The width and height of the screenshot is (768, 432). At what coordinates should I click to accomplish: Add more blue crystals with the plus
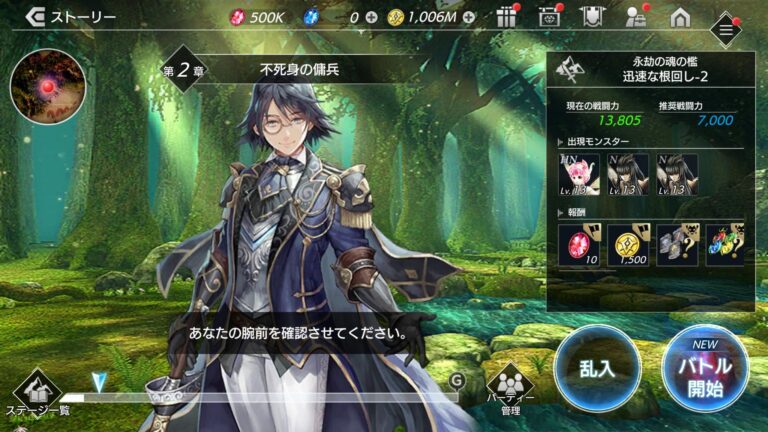pyautogui.click(x=372, y=18)
